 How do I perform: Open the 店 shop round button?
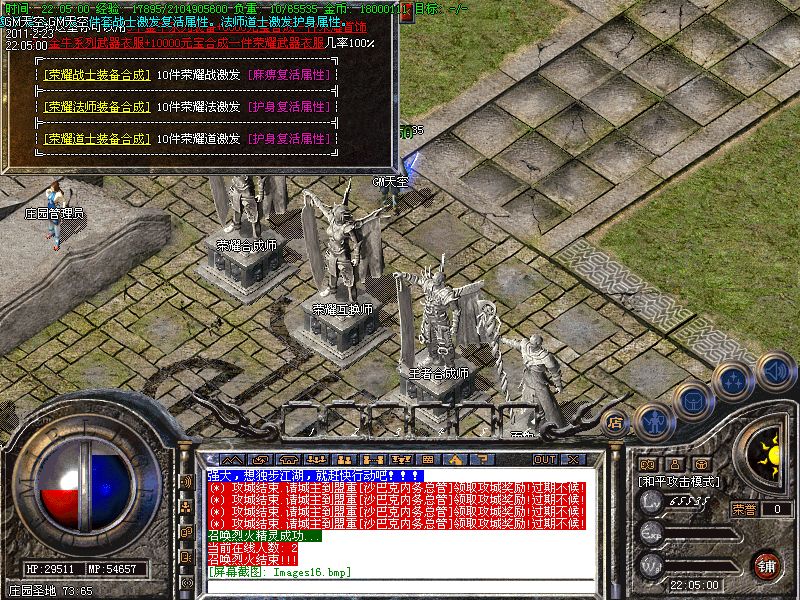[x=615, y=422]
